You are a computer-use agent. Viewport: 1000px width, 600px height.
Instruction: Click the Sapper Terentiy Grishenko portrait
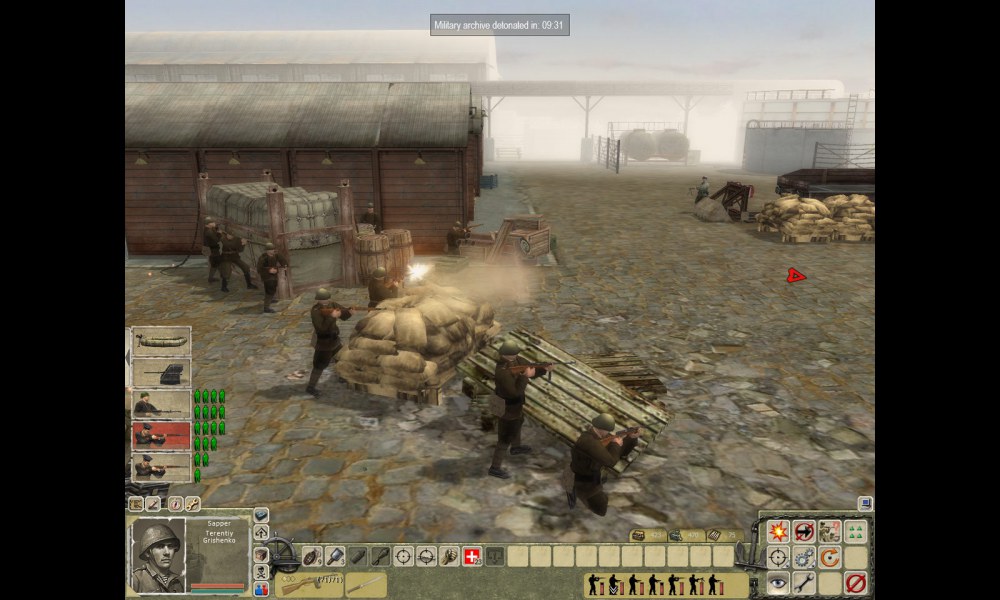(x=158, y=554)
